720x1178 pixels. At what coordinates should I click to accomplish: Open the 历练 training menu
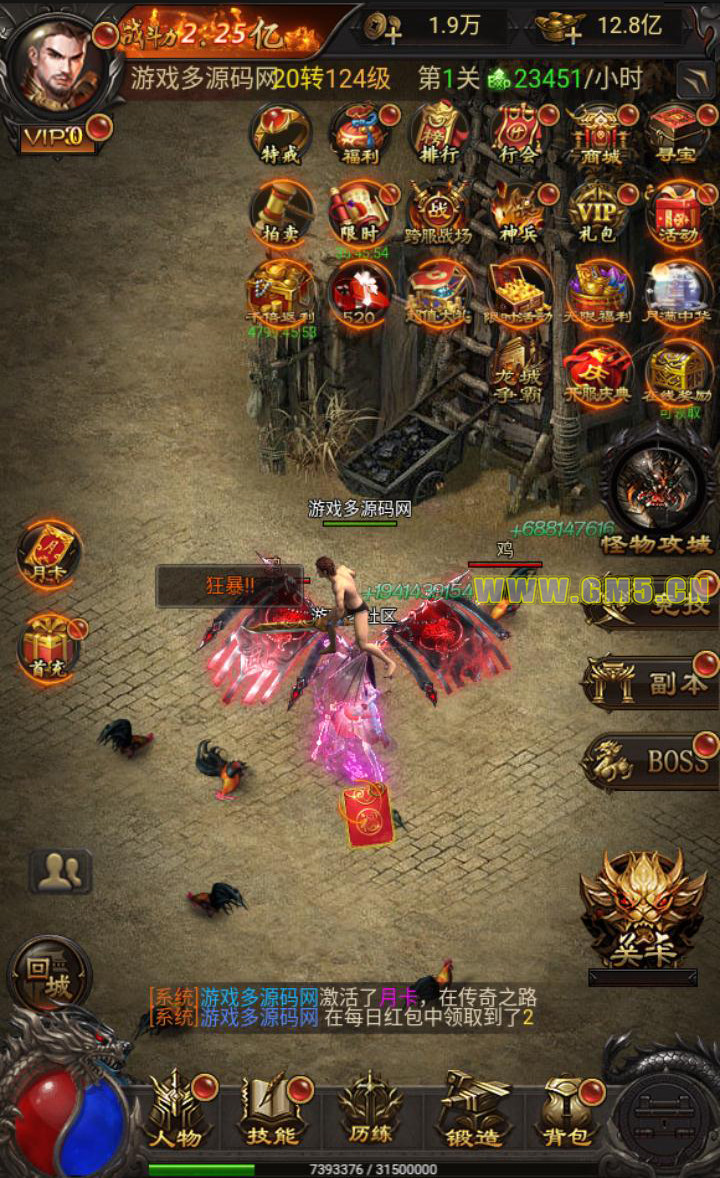tap(369, 1110)
